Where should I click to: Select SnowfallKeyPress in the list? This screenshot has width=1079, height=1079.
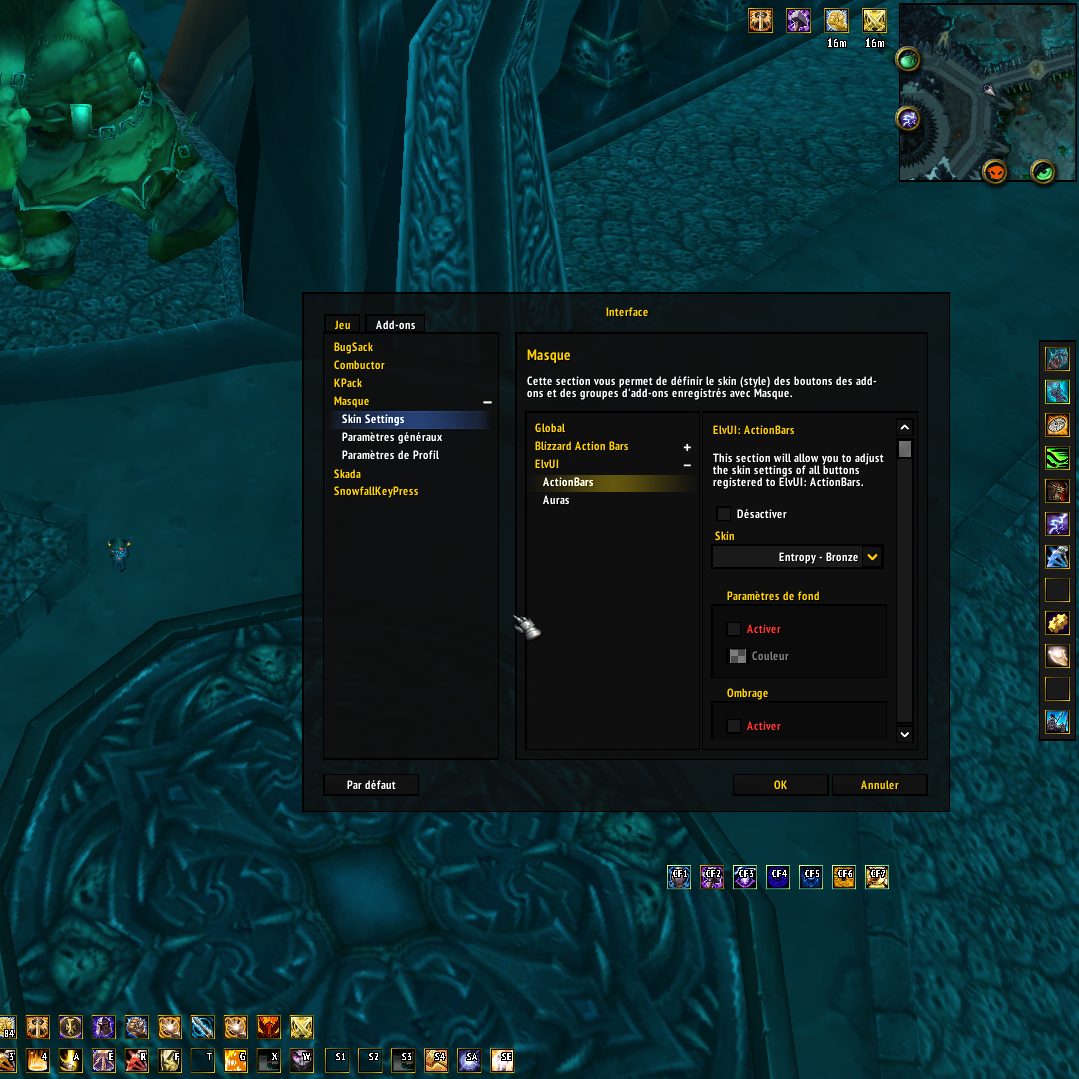pos(376,492)
